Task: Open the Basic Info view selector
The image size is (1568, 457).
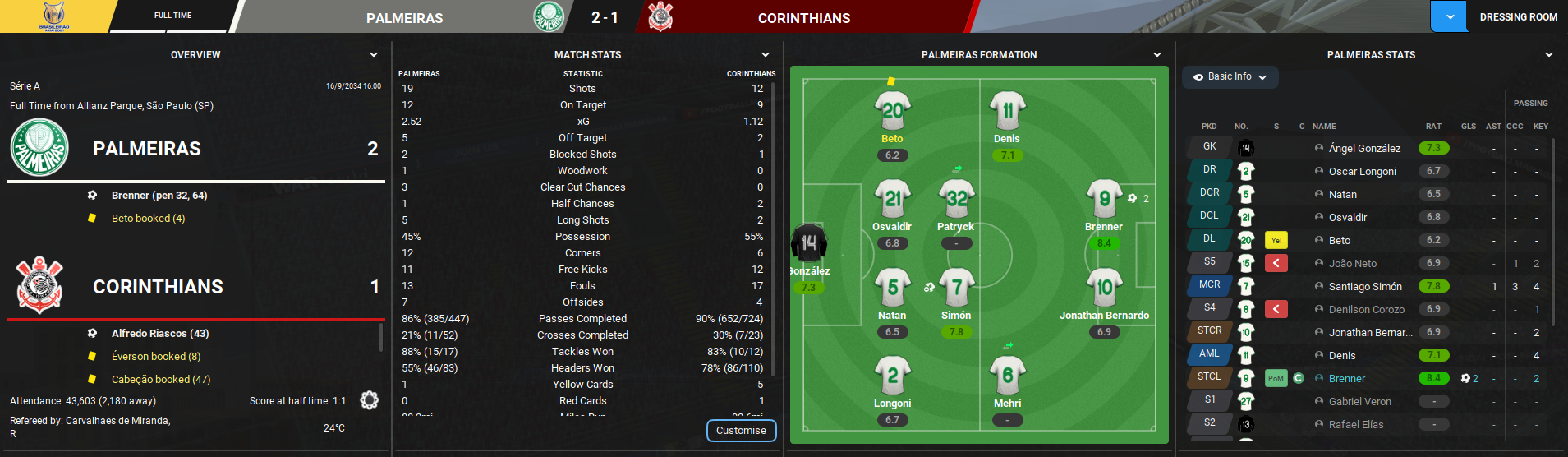Action: (1230, 76)
